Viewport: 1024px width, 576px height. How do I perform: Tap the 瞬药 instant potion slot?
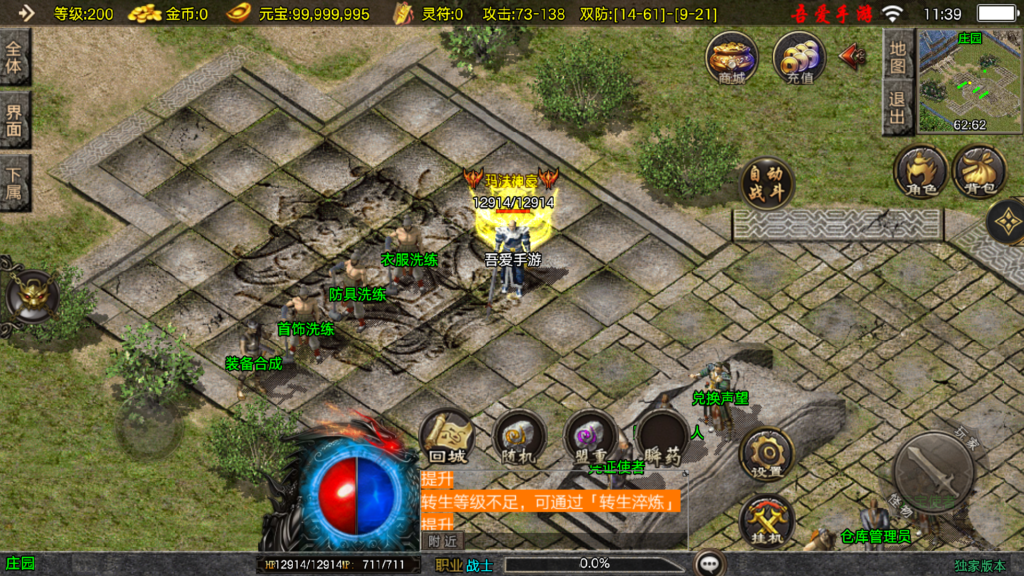(x=662, y=437)
